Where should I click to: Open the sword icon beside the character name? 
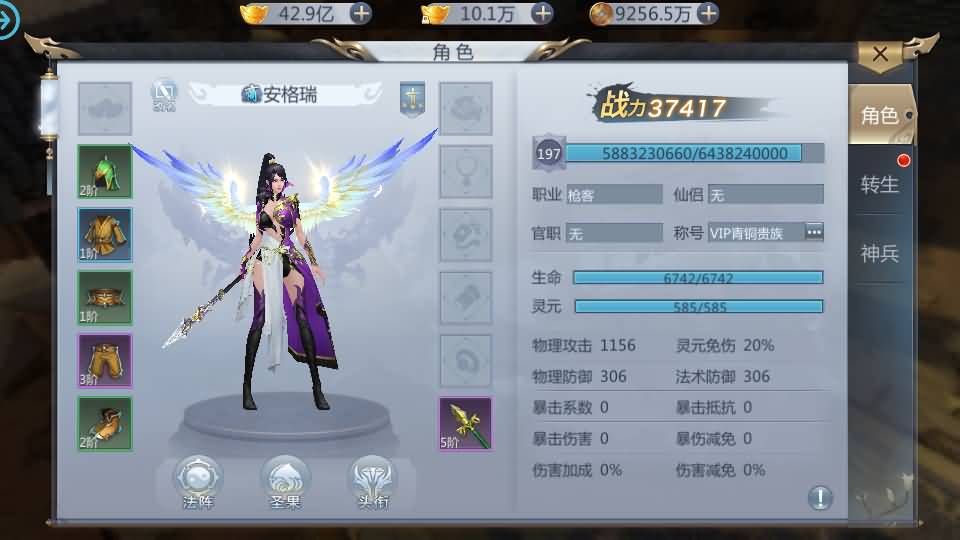click(413, 96)
